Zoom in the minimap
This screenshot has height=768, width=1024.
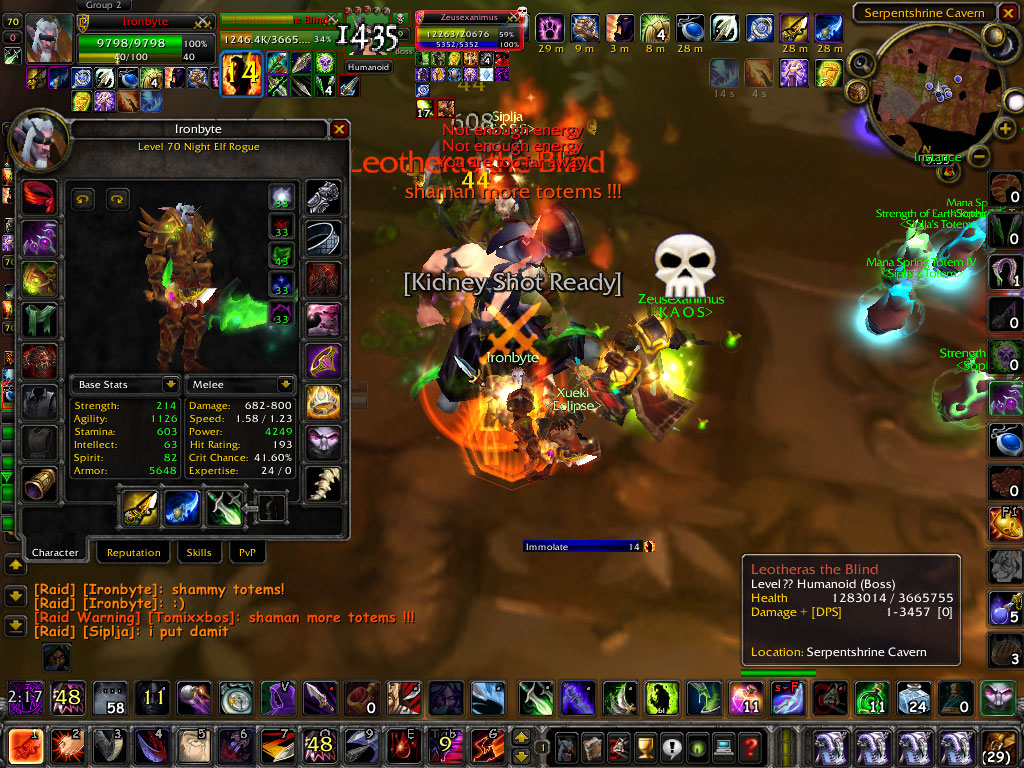pyautogui.click(x=1005, y=128)
